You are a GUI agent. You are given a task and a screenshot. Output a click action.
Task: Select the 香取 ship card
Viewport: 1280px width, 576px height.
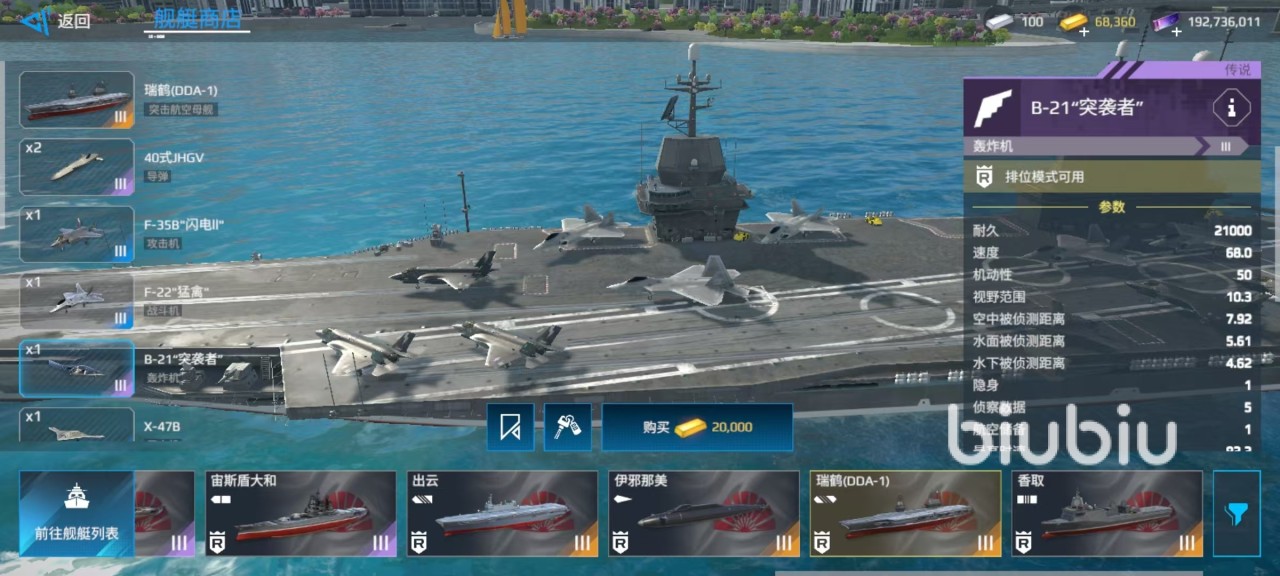click(1107, 514)
